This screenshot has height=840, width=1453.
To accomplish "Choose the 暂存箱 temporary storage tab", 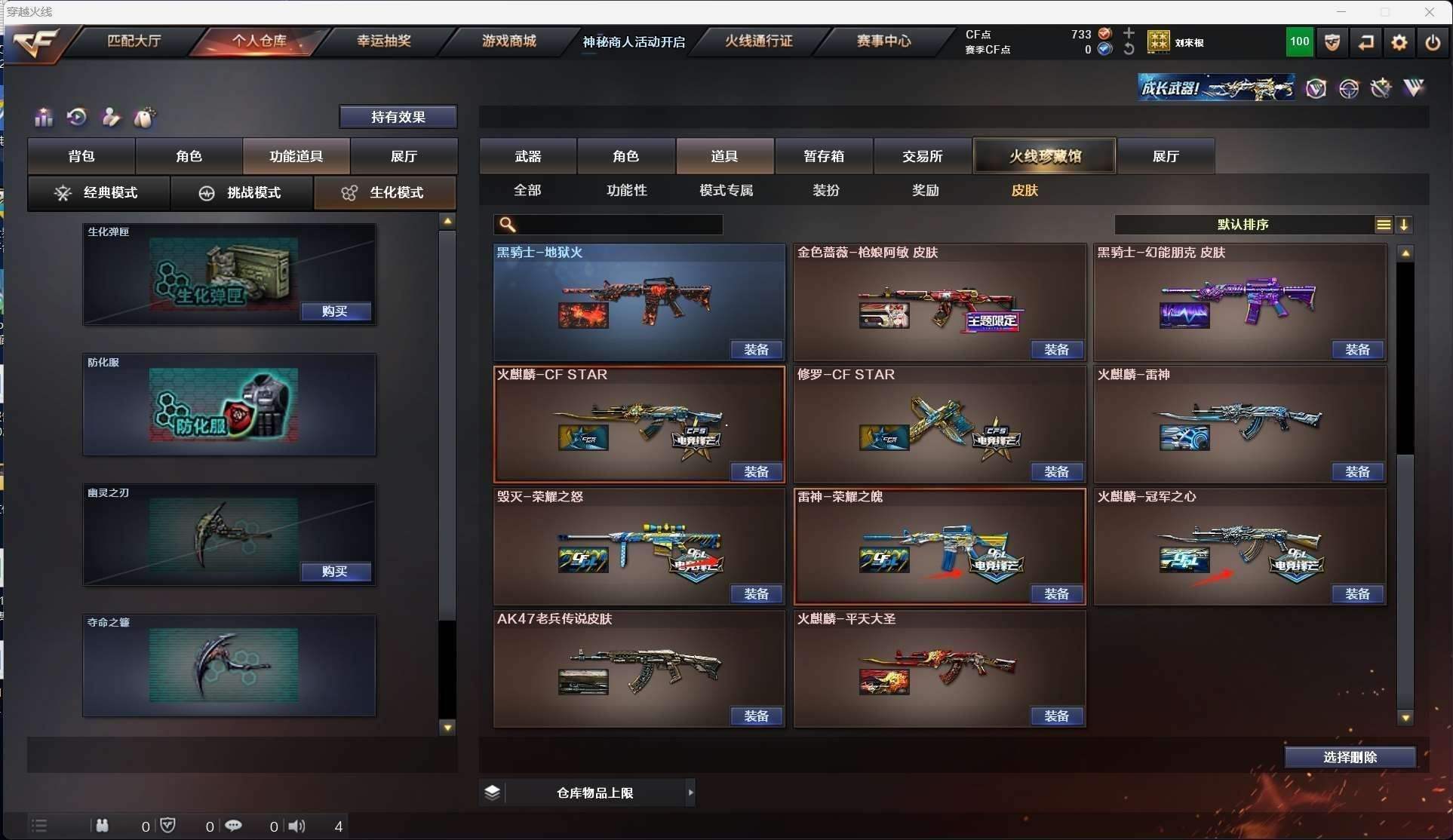I will pyautogui.click(x=823, y=156).
